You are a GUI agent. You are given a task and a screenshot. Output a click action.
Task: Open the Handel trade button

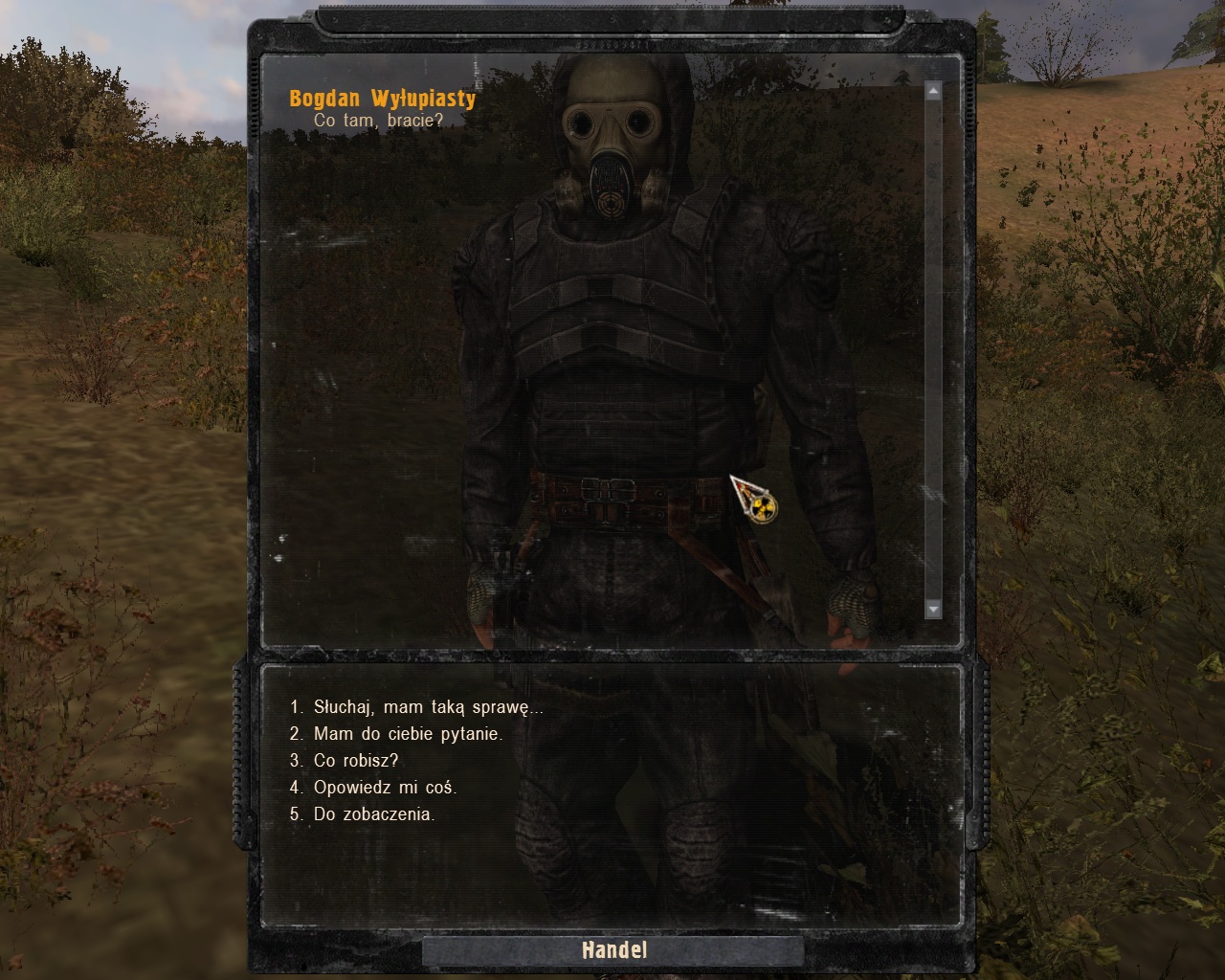pos(613,950)
